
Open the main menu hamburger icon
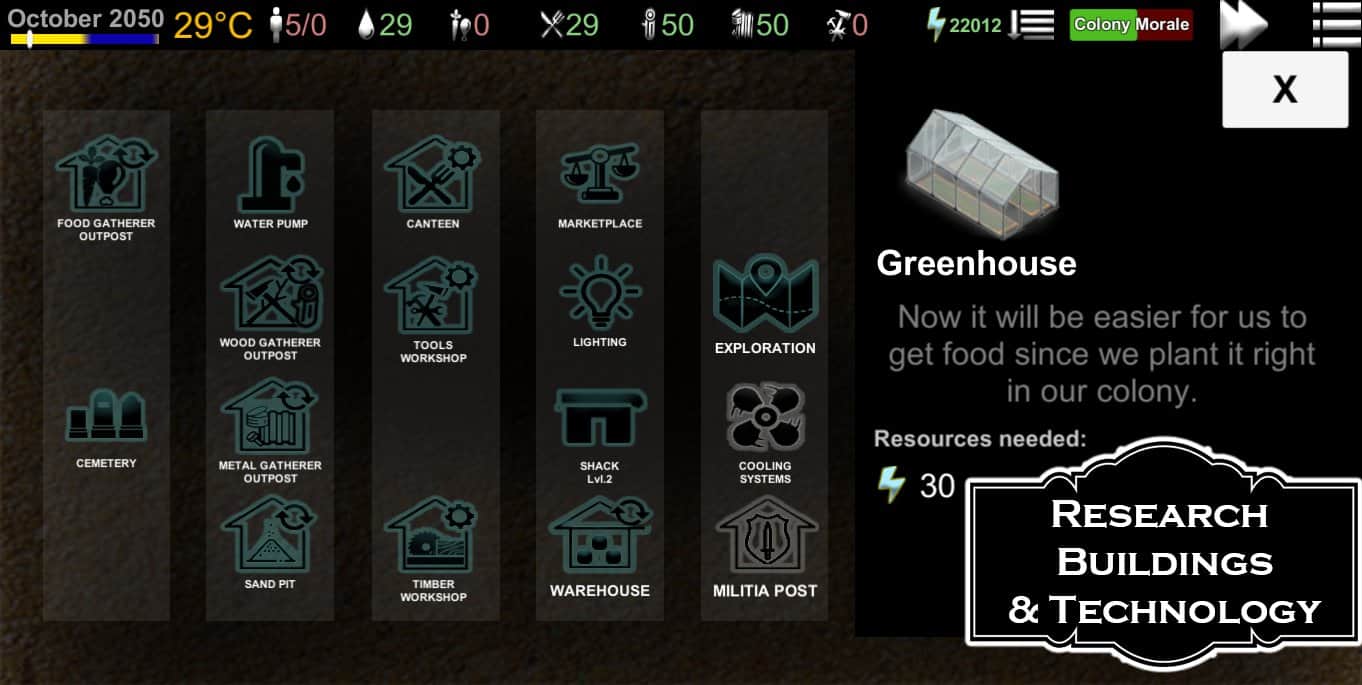coord(1336,24)
